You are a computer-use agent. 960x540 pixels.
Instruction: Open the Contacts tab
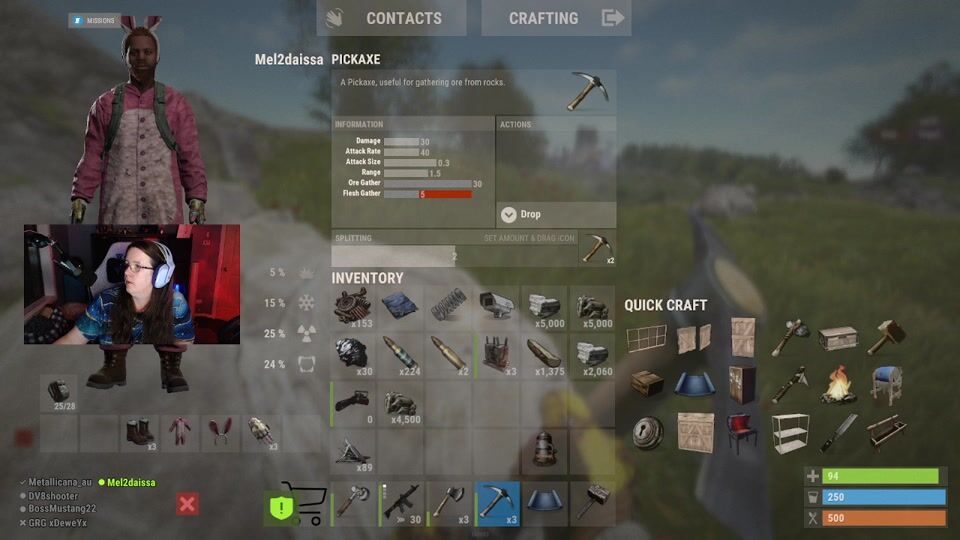(x=391, y=18)
